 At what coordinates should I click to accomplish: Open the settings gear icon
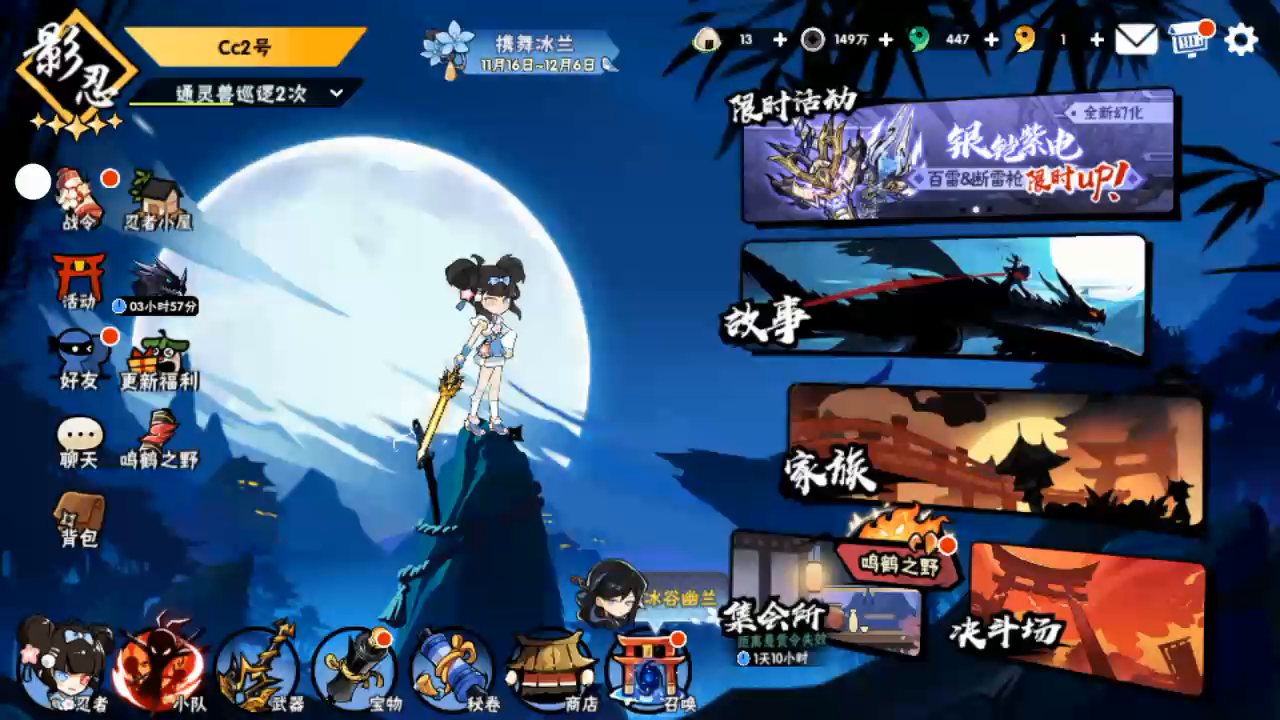1241,40
